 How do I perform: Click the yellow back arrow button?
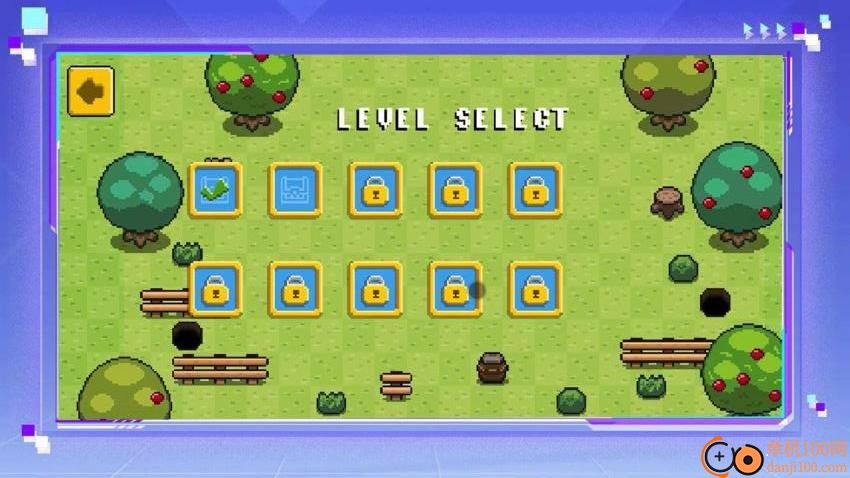click(x=91, y=92)
